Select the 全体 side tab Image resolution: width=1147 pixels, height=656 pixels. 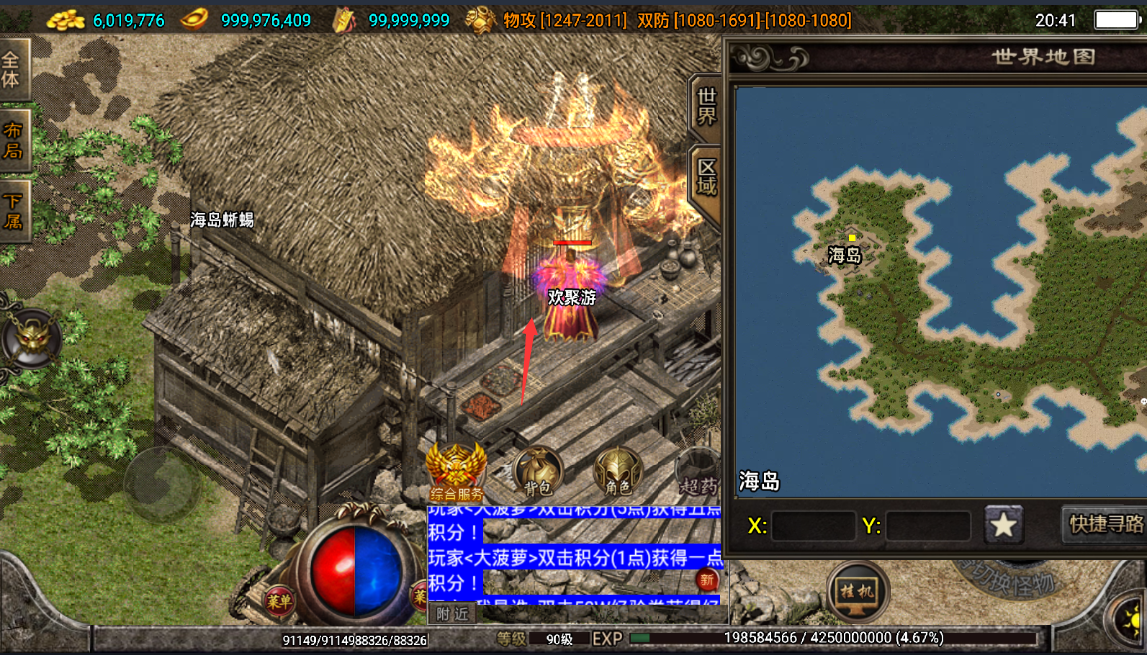12,68
